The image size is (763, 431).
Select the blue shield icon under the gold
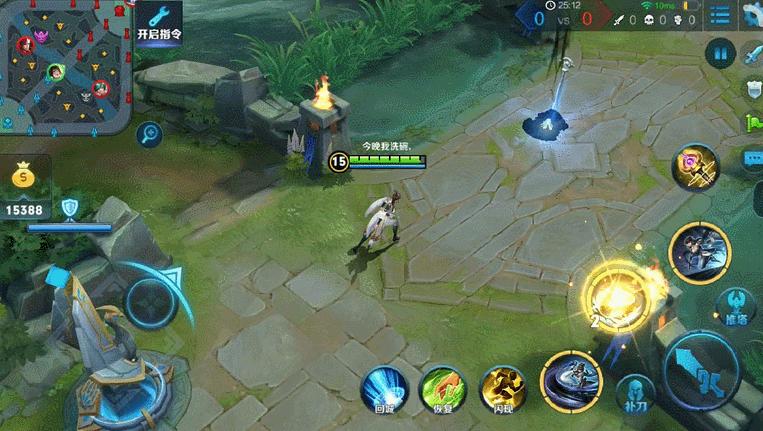[69, 208]
